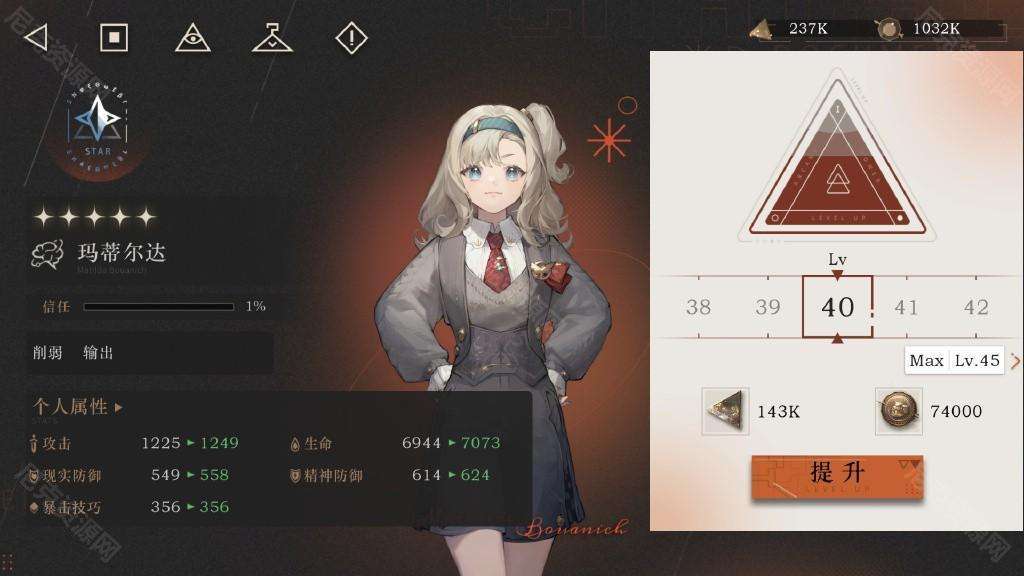The height and width of the screenshot is (576, 1024).
Task: Select level 39 on the level bar
Action: (x=768, y=307)
